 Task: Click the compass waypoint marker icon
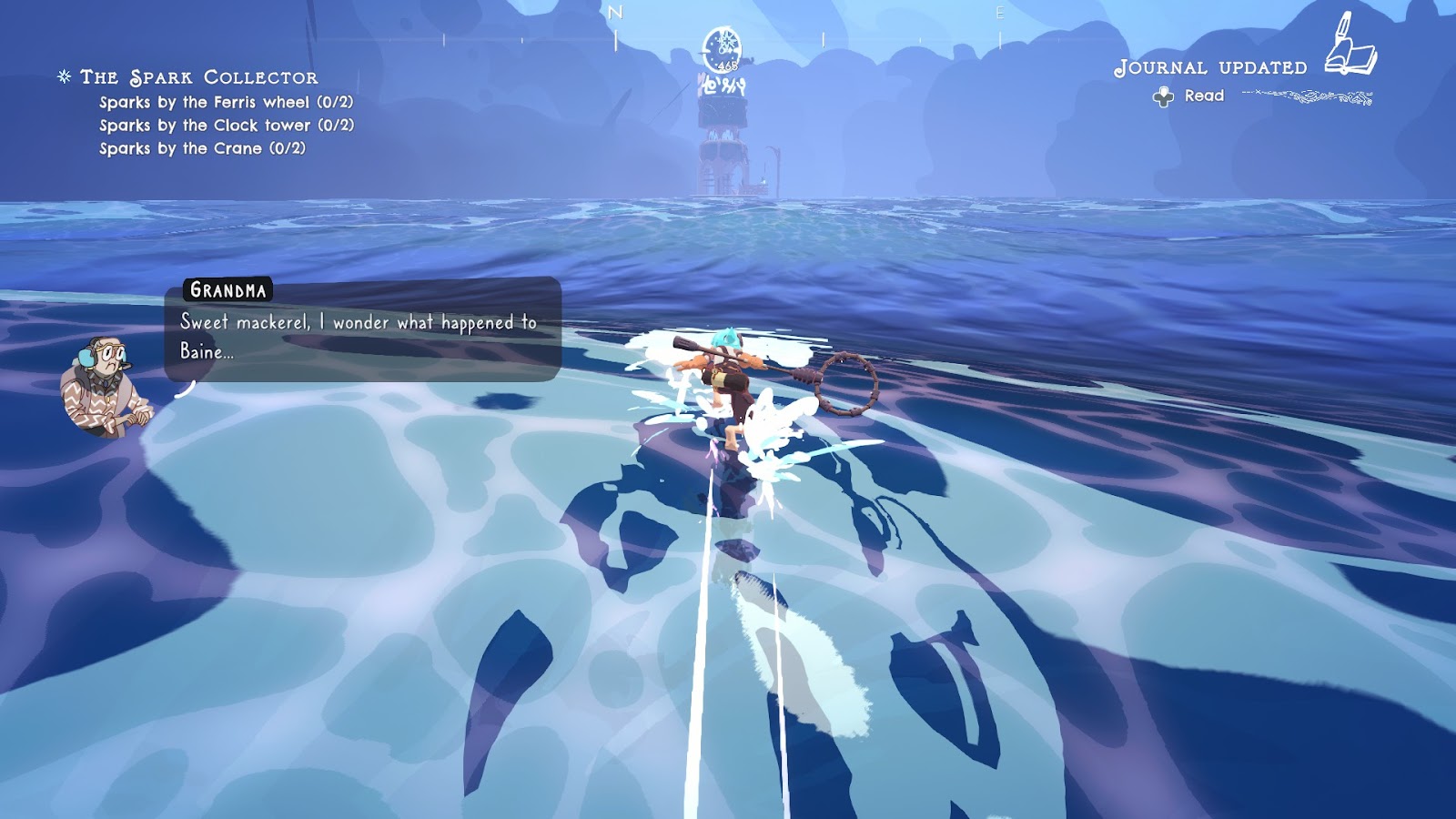point(722,48)
